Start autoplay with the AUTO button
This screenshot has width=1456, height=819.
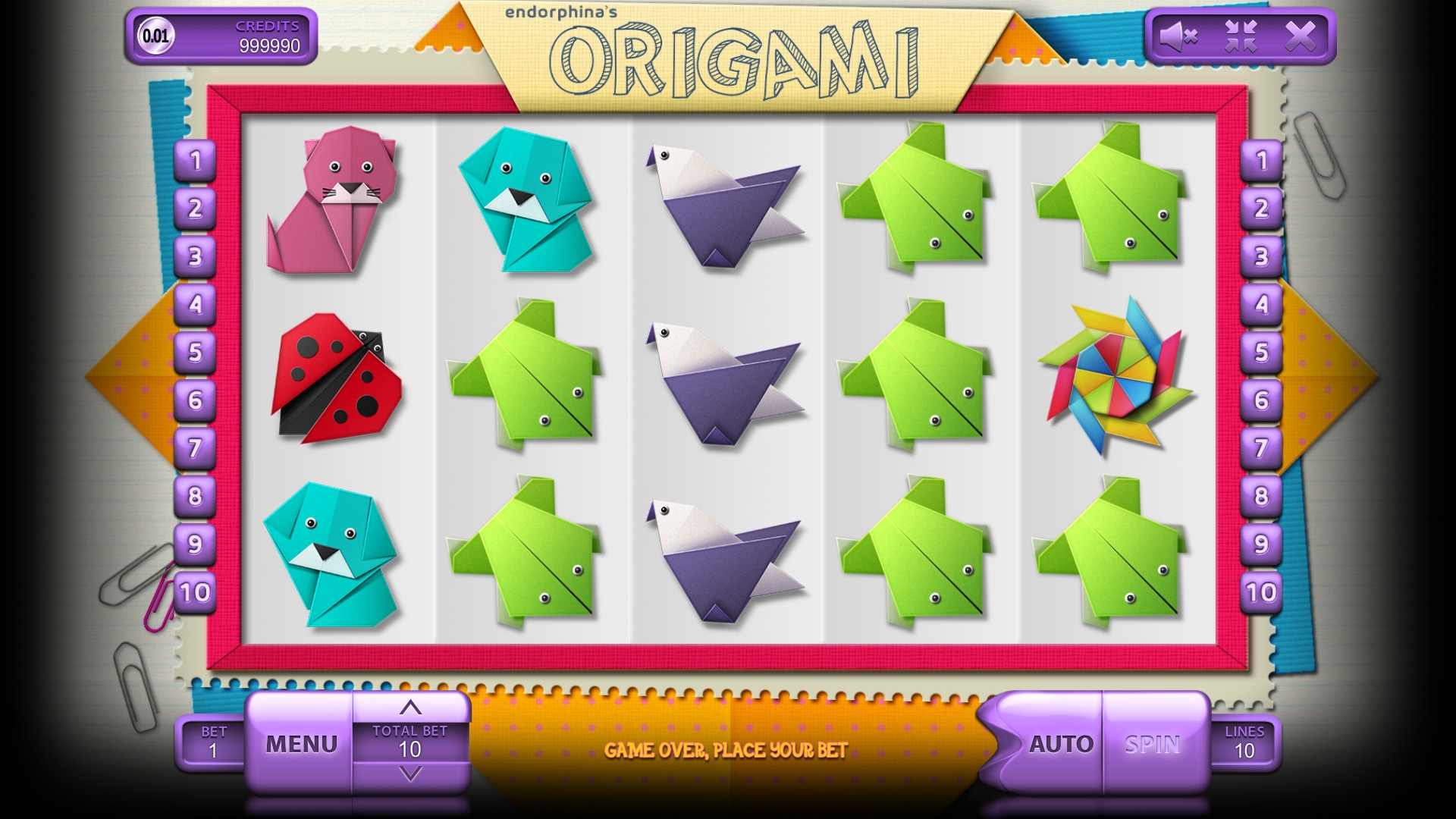[x=1060, y=744]
